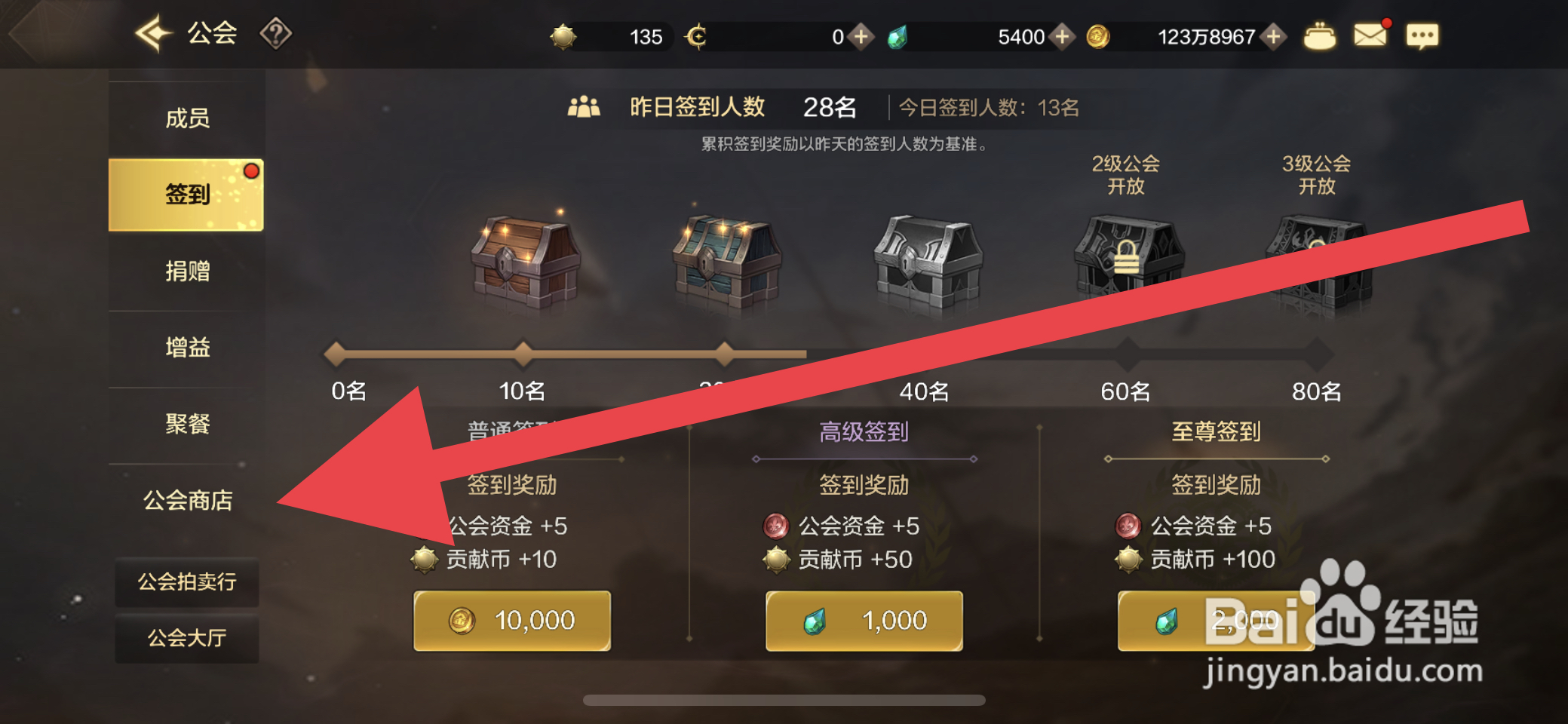This screenshot has width=1568, height=724.
Task: Click the green gem currency icon
Action: (x=898, y=35)
